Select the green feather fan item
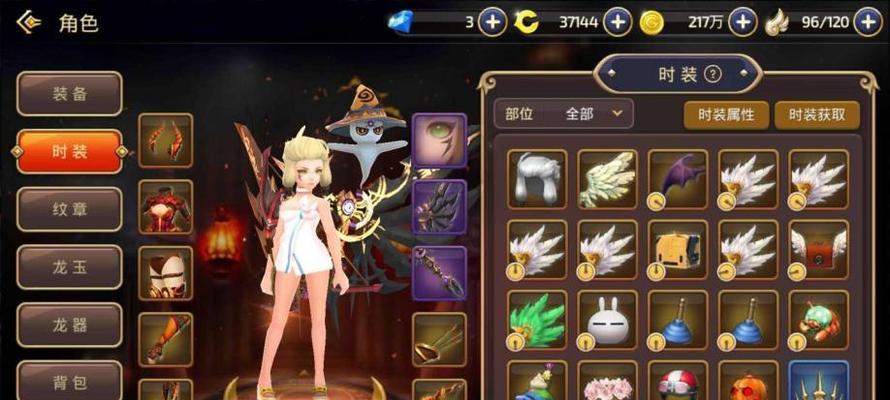This screenshot has width=890, height=400. [537, 320]
